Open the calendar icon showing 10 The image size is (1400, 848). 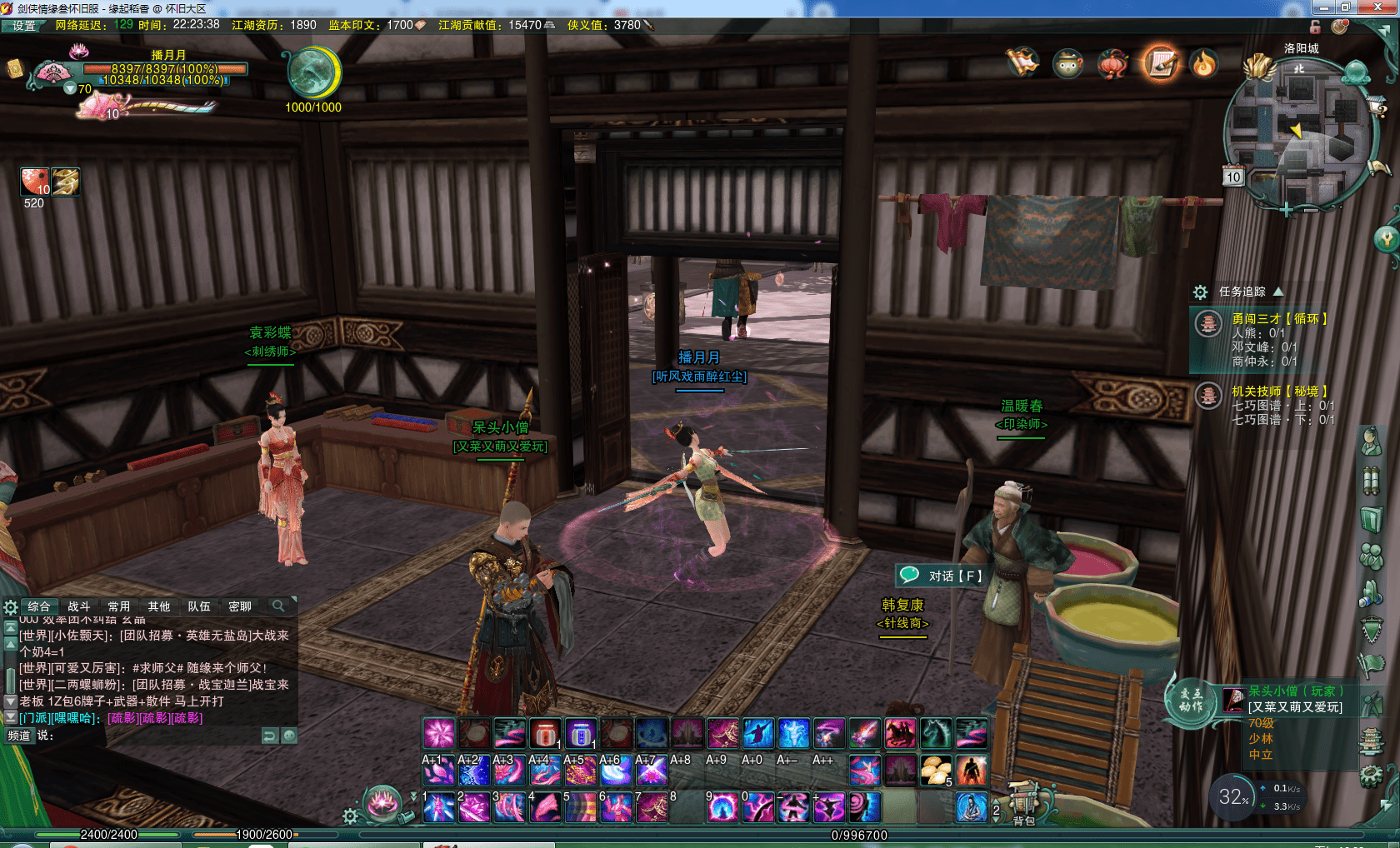1232,177
